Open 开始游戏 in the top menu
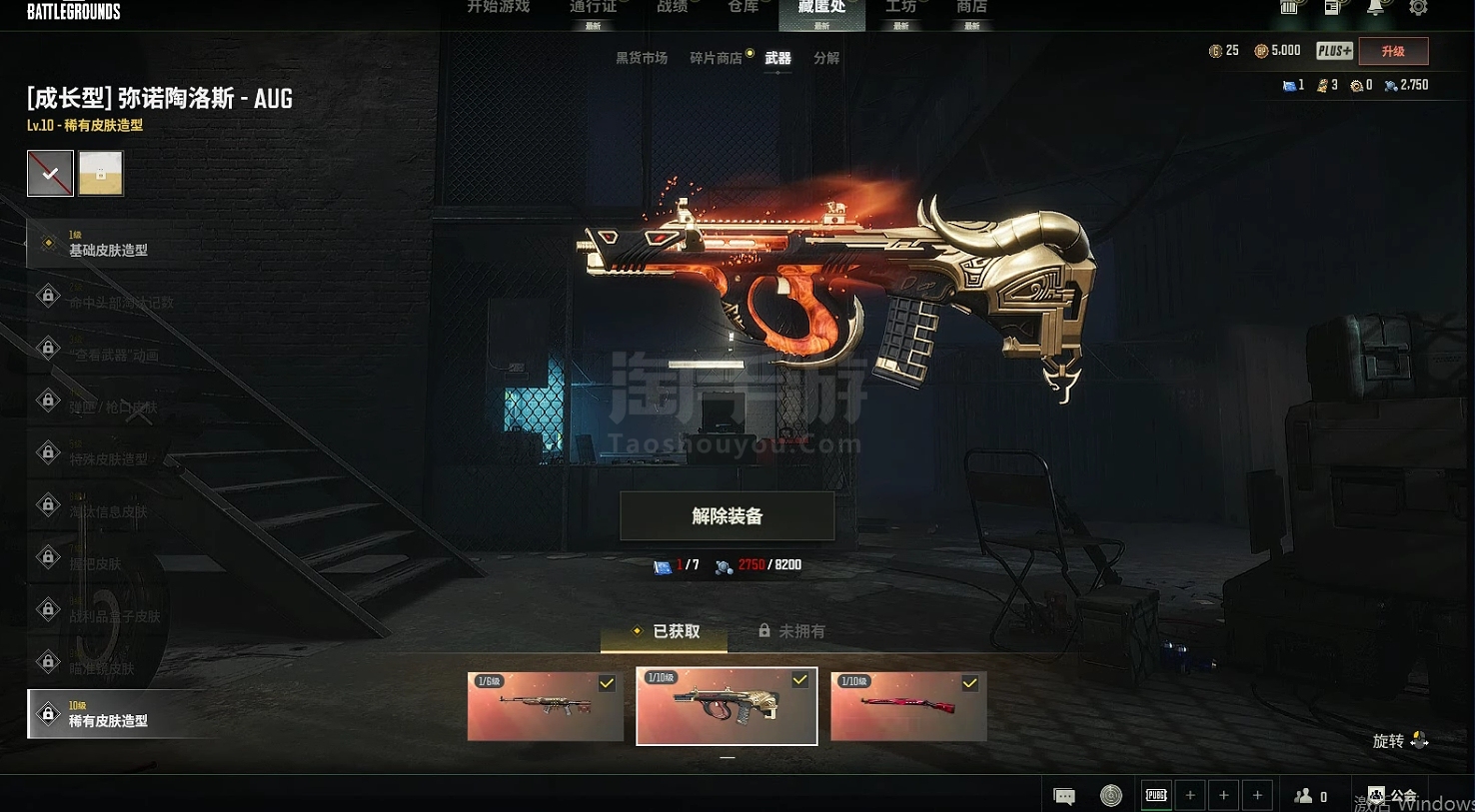The height and width of the screenshot is (812, 1475). point(498,8)
